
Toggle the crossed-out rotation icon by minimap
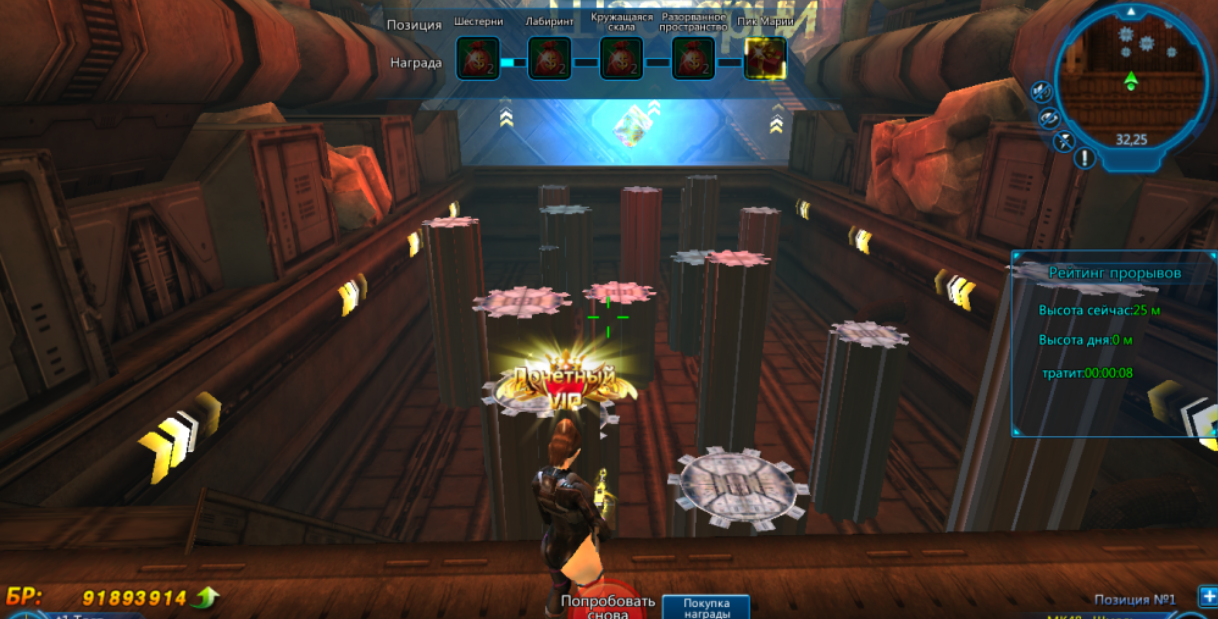[x=1049, y=118]
